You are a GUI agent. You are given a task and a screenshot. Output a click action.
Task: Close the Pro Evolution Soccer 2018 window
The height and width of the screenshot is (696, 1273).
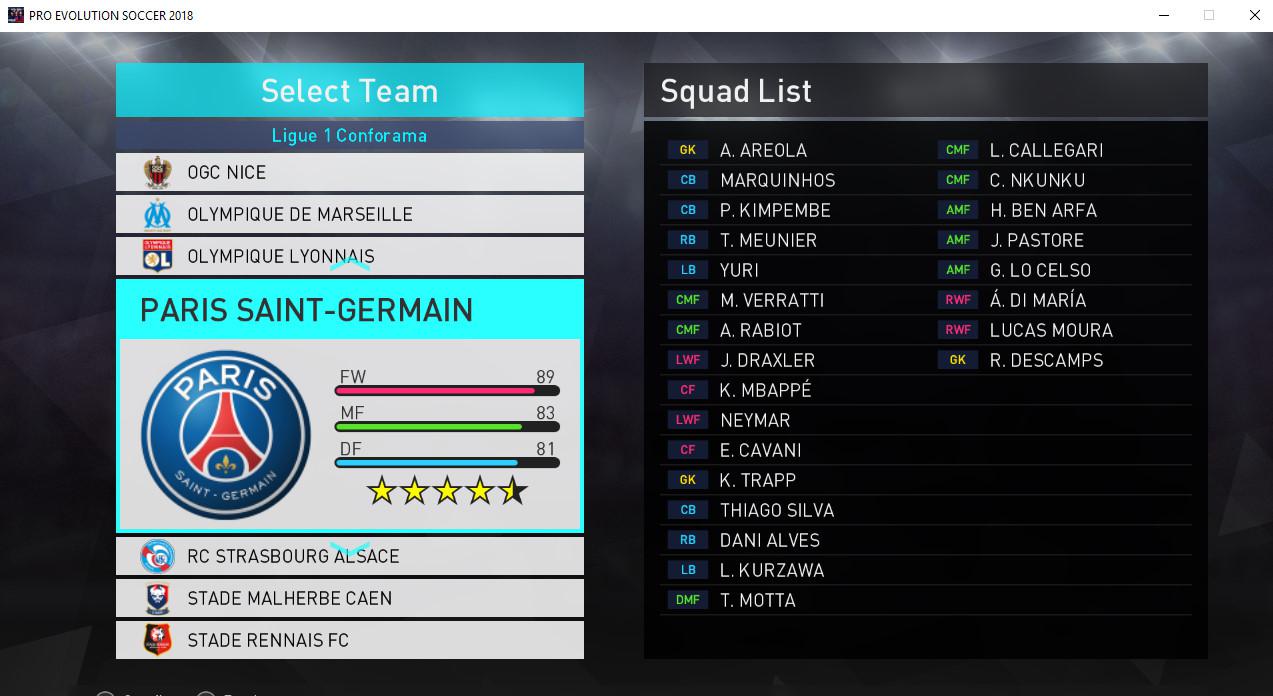(1254, 15)
